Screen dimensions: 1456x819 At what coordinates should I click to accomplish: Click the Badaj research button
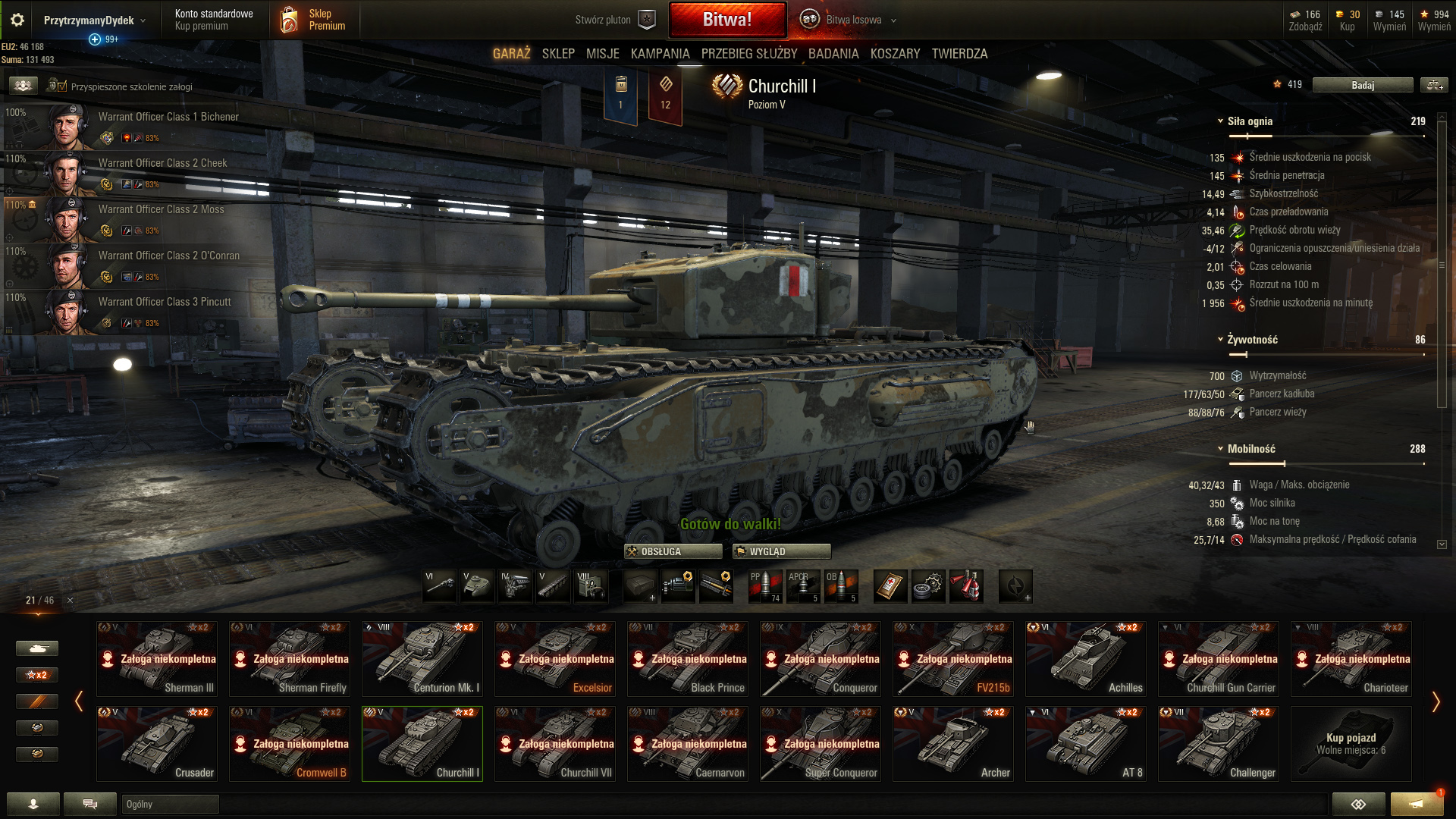(x=1362, y=85)
